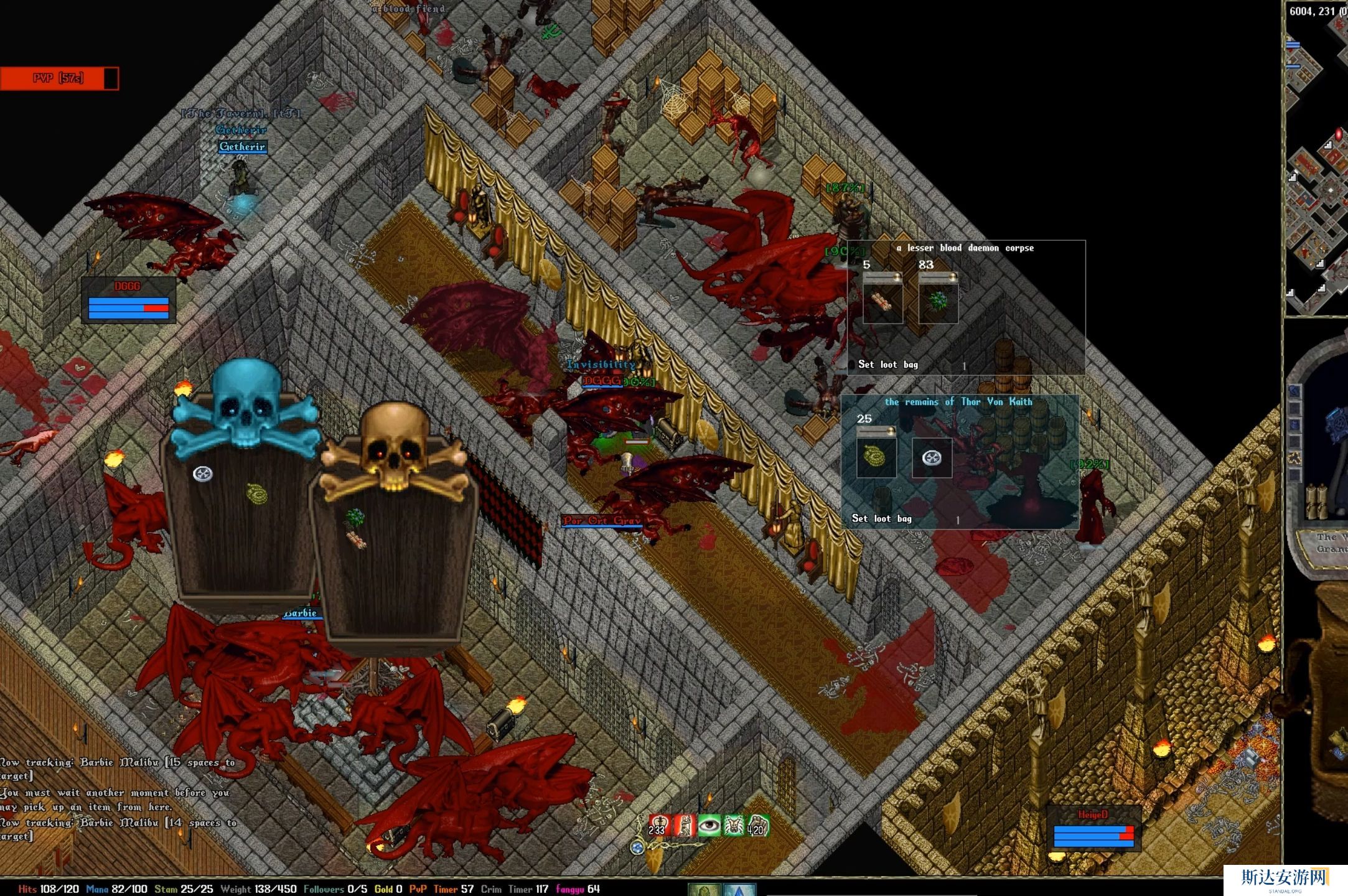Viewport: 1348px width, 896px height.
Task: Click the green eye buff icon
Action: 708,825
